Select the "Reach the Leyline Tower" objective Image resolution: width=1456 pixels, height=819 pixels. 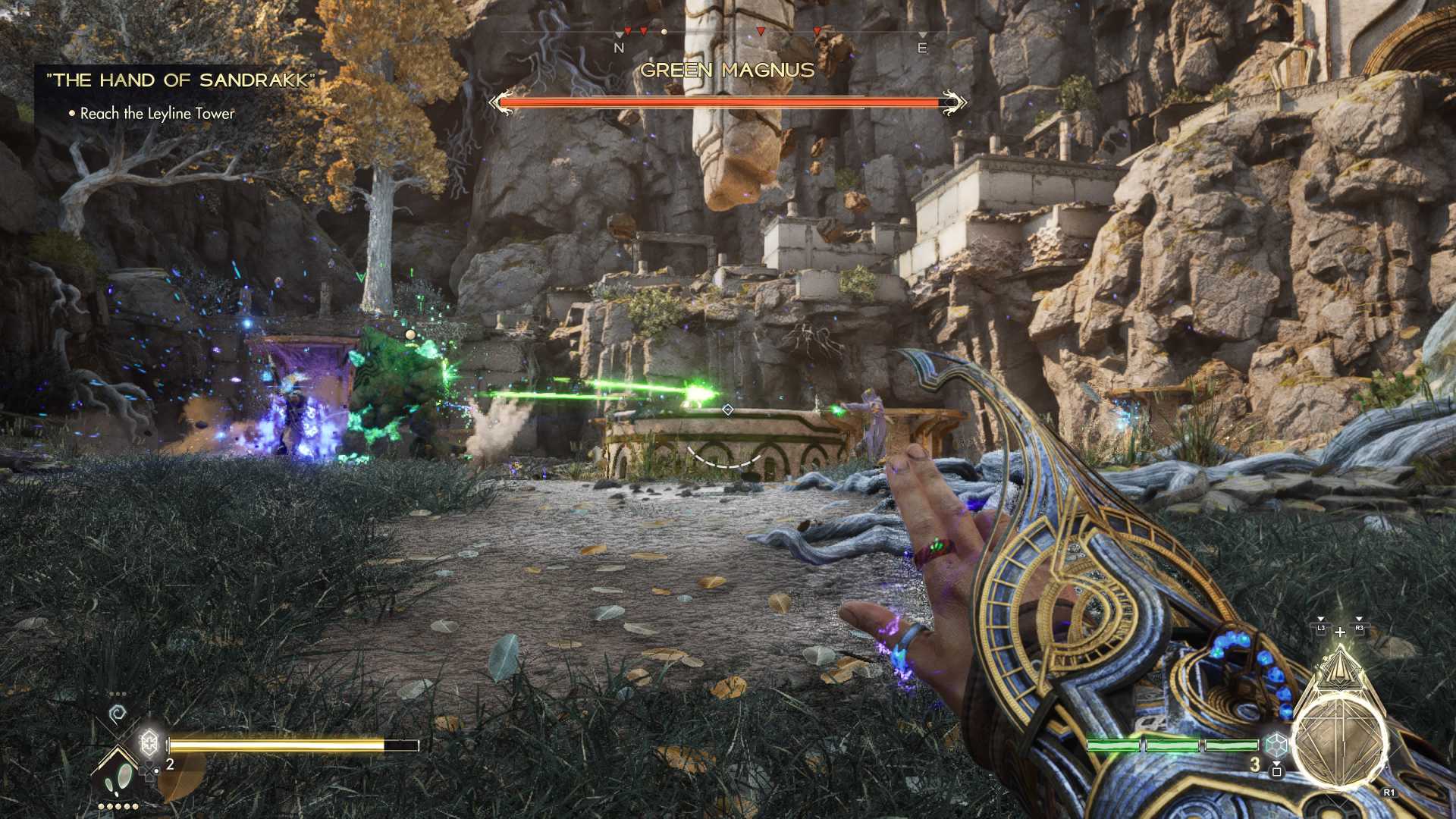point(157,114)
